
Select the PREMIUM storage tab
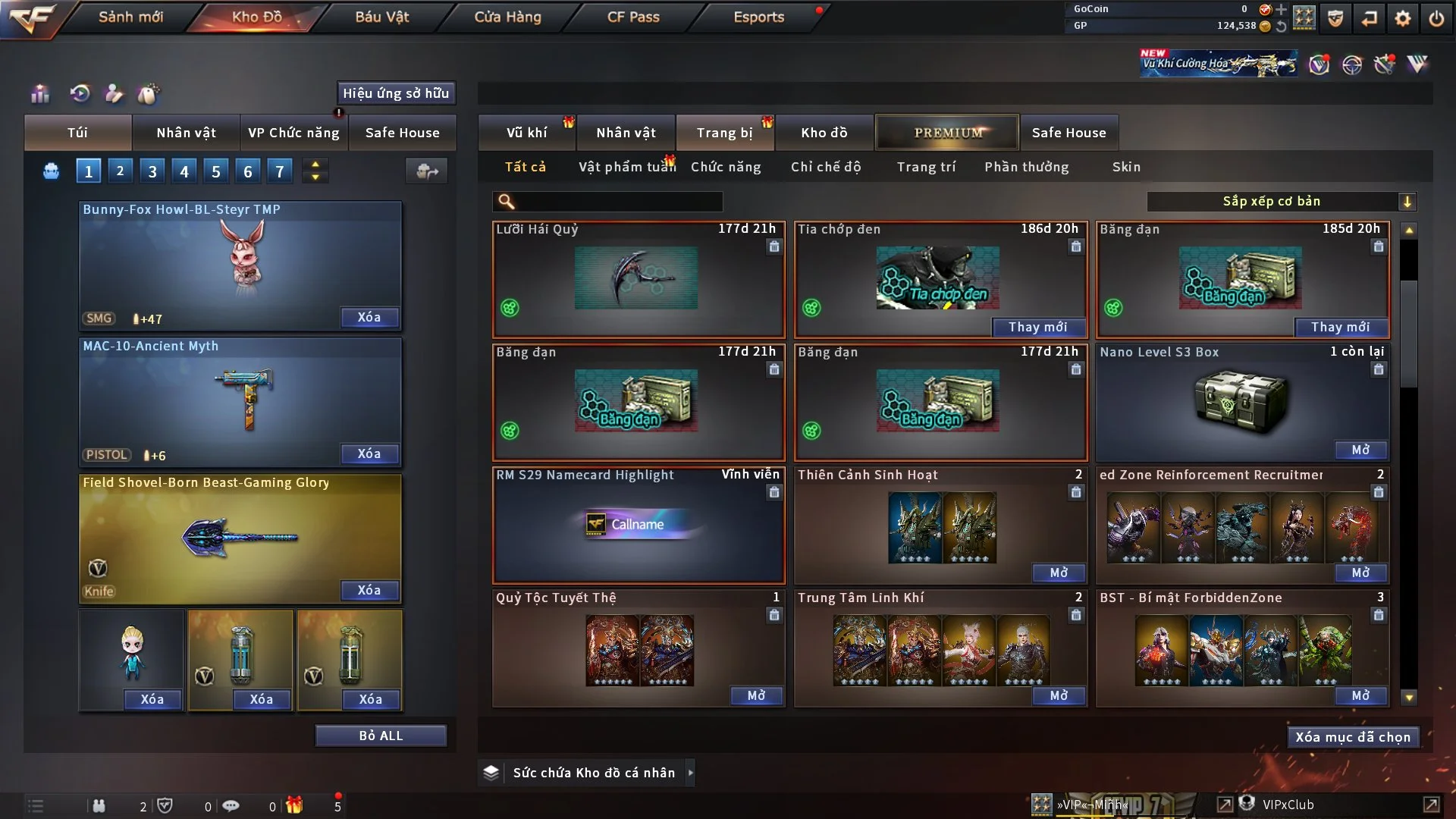click(x=948, y=133)
